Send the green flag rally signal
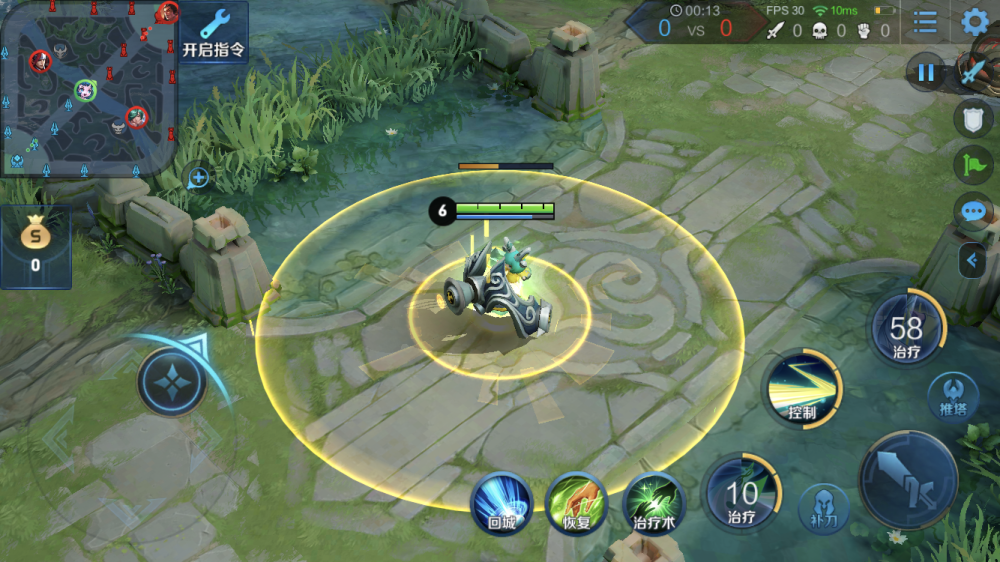The width and height of the screenshot is (1000, 562). 973,165
